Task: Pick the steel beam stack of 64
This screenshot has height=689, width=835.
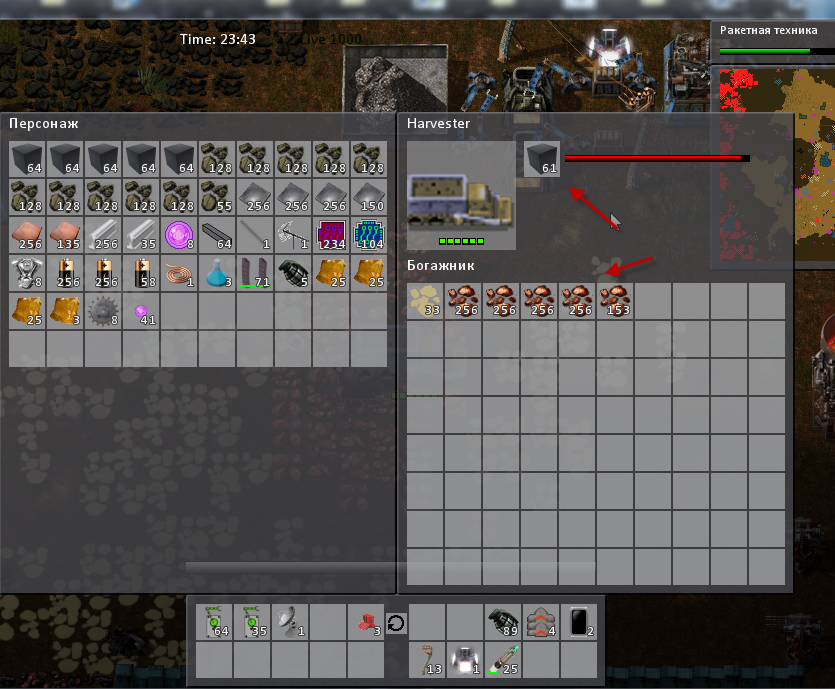Action: (x=218, y=235)
